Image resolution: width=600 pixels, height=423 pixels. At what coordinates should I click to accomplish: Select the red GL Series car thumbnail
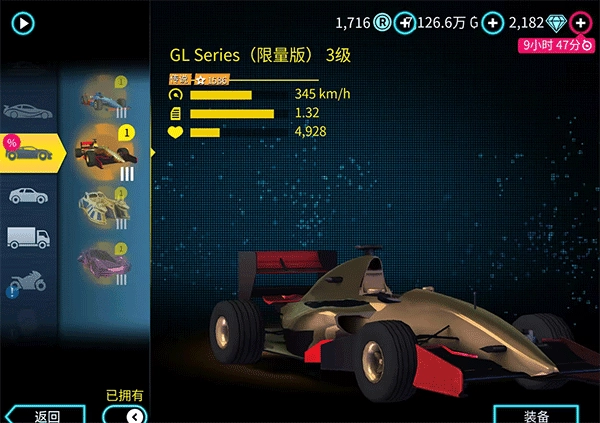click(108, 152)
